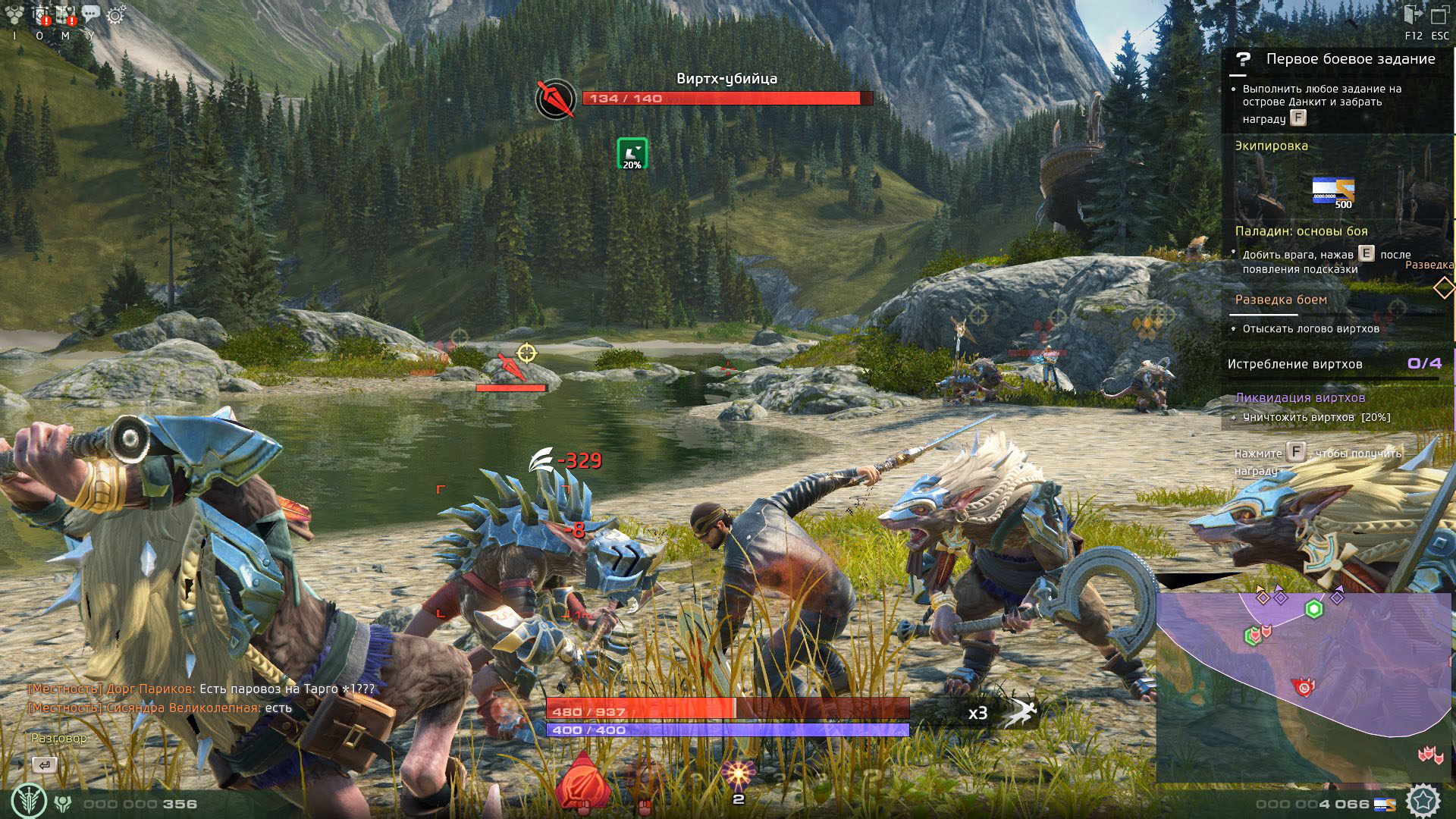Open the honeycomb inventory icon
The width and height of the screenshot is (1456, 819).
(x=14, y=14)
